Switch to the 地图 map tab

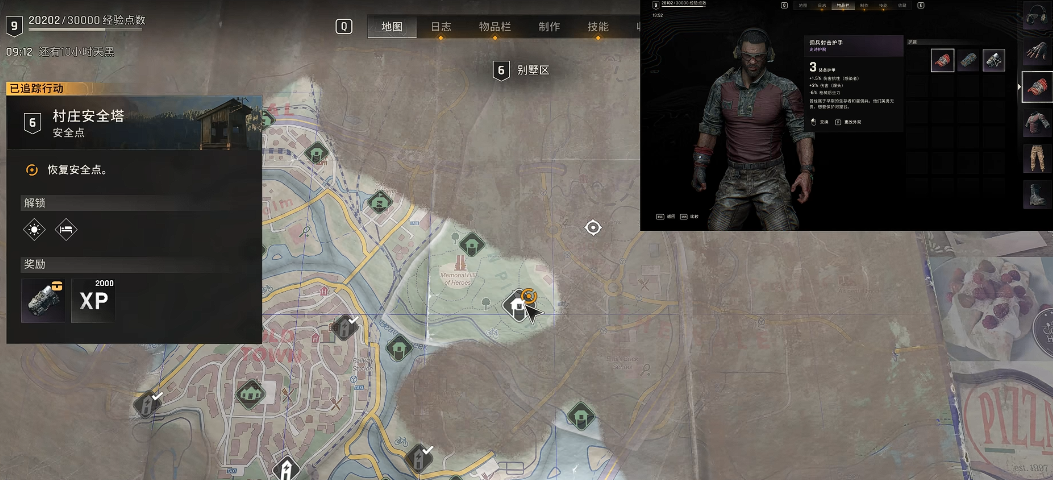[x=392, y=27]
